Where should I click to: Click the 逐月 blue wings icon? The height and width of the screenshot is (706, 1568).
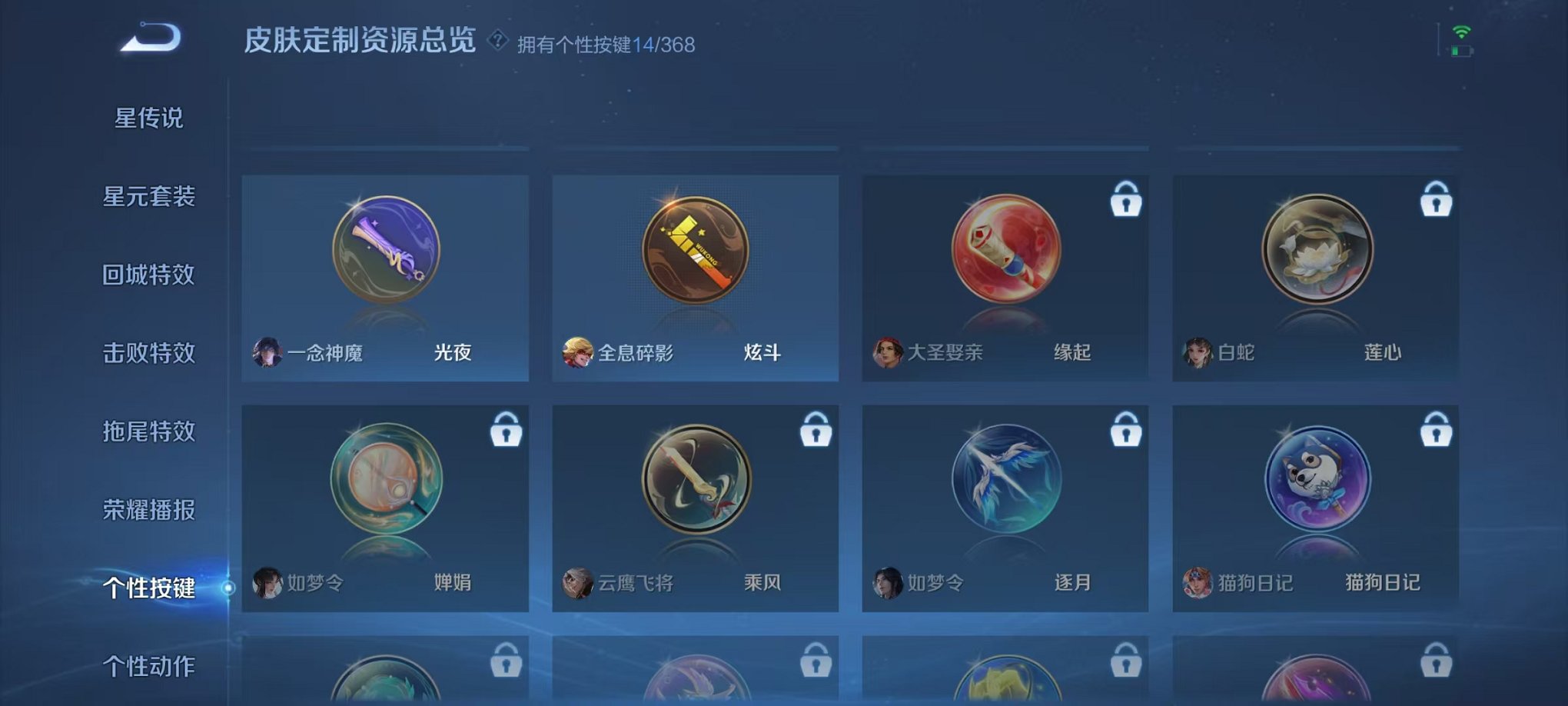[x=1008, y=478]
